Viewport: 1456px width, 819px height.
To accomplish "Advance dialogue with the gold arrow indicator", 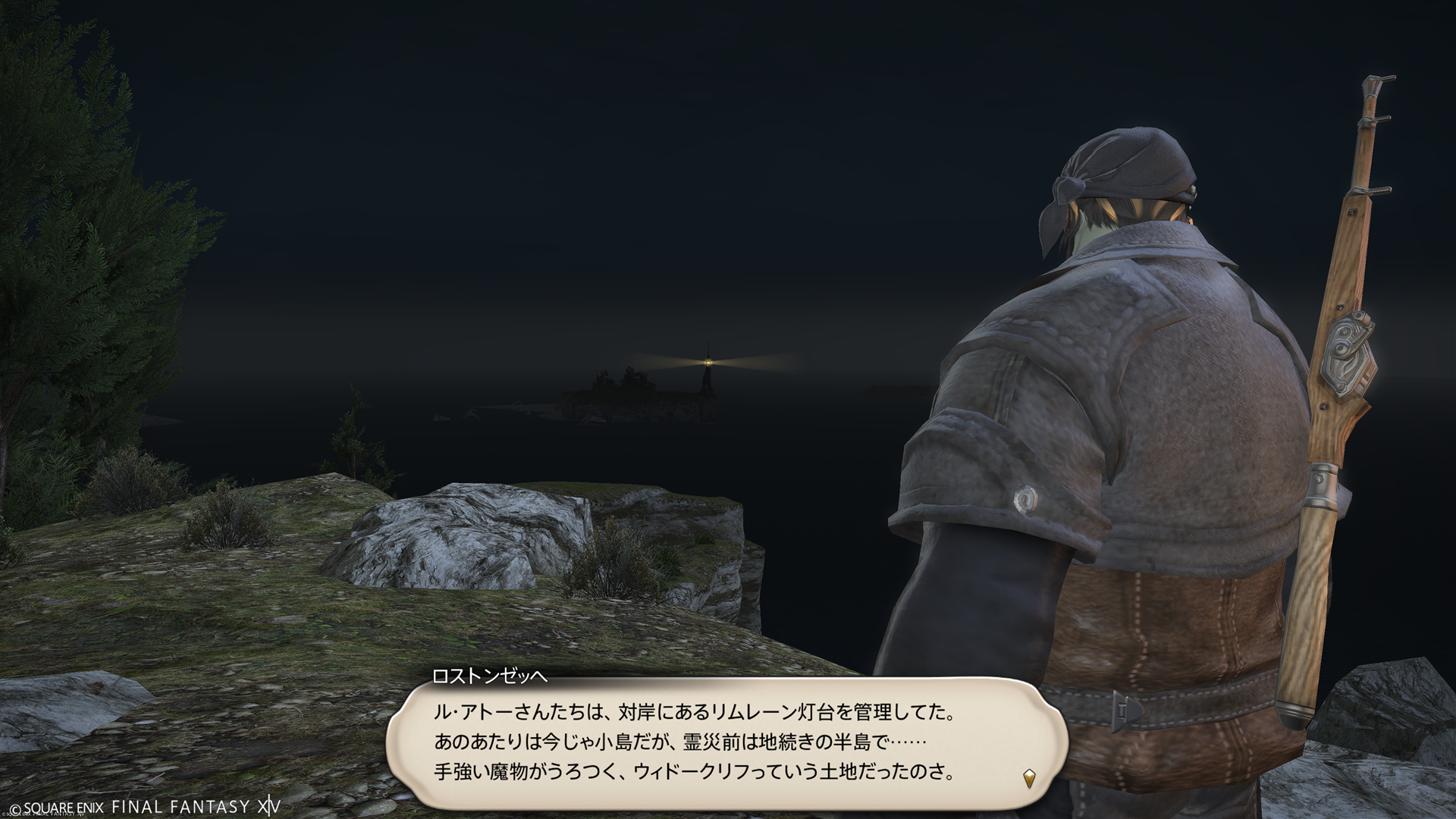I will [x=1029, y=777].
